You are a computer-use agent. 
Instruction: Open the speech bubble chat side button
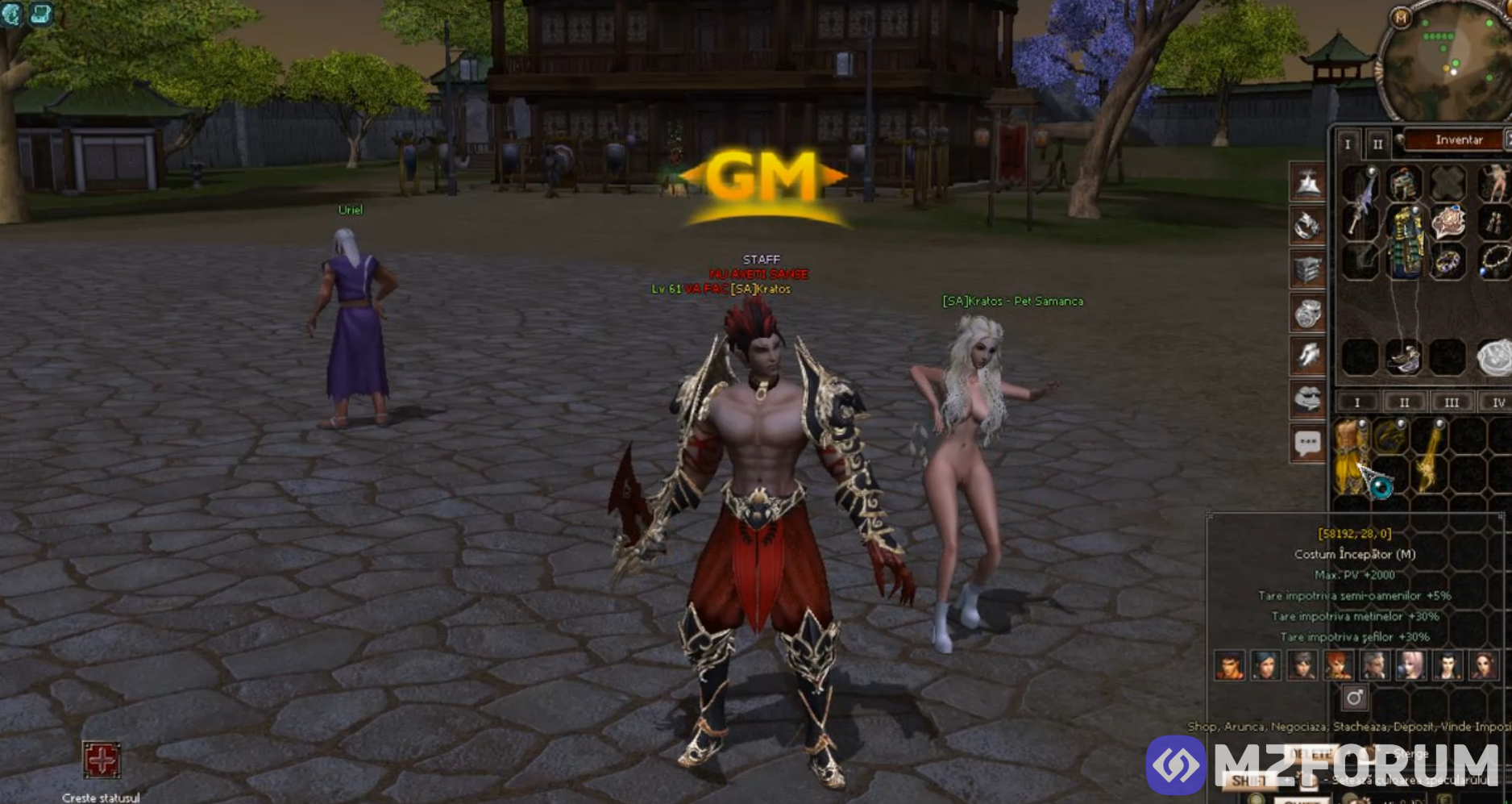(1307, 443)
